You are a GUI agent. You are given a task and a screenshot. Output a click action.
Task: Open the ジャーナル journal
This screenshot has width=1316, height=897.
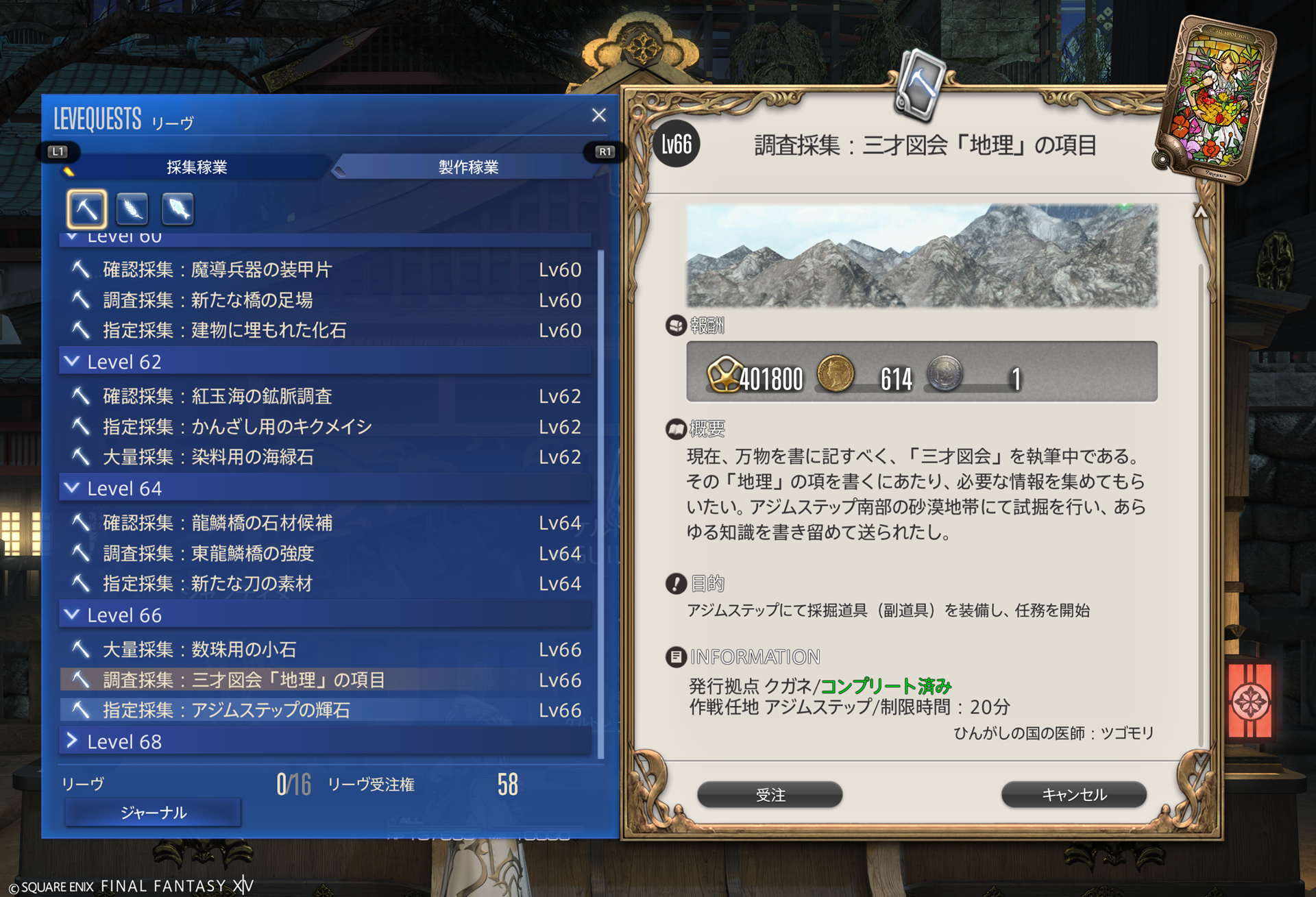coord(153,813)
